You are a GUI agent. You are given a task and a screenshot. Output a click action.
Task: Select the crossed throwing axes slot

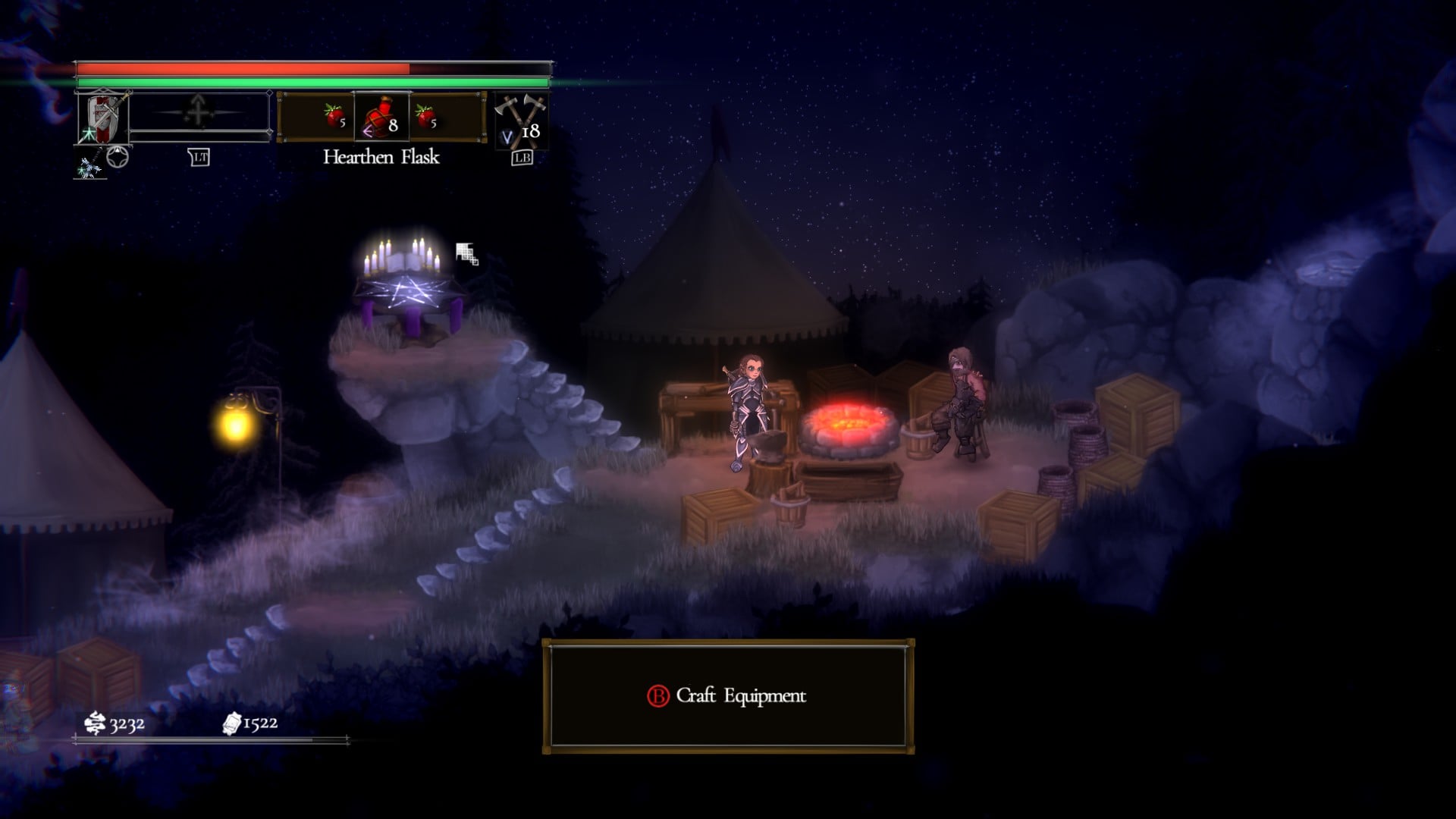(519, 120)
